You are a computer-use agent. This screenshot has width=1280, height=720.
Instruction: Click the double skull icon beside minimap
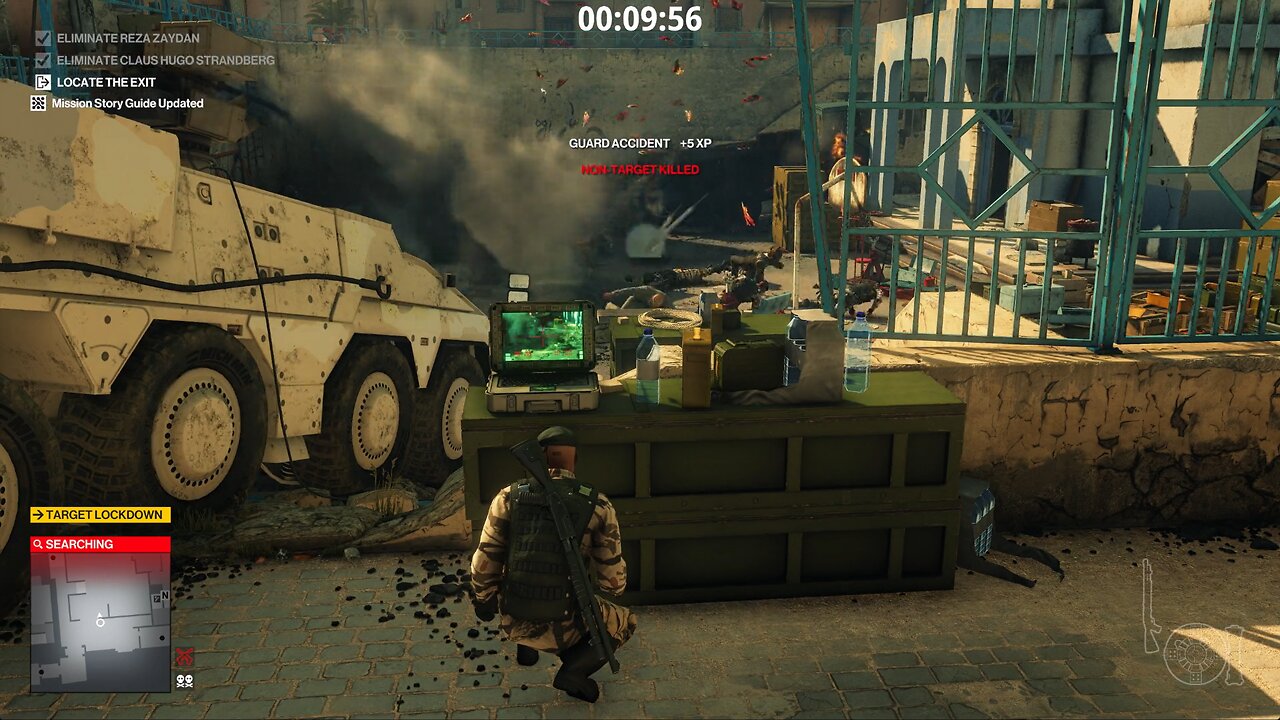coord(184,681)
